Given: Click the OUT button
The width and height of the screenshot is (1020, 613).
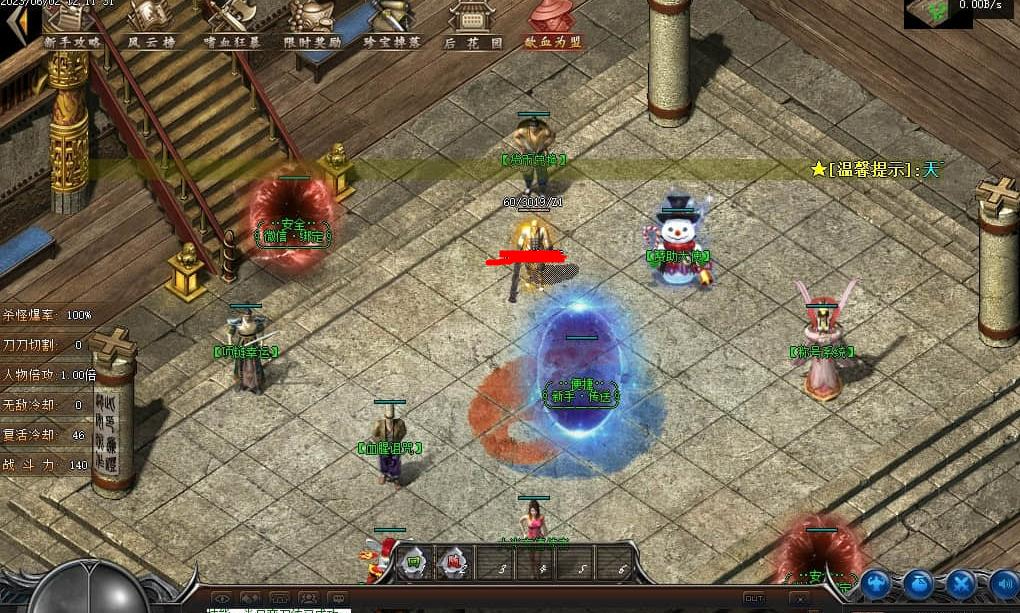Looking at the screenshot, I should coord(754,598).
